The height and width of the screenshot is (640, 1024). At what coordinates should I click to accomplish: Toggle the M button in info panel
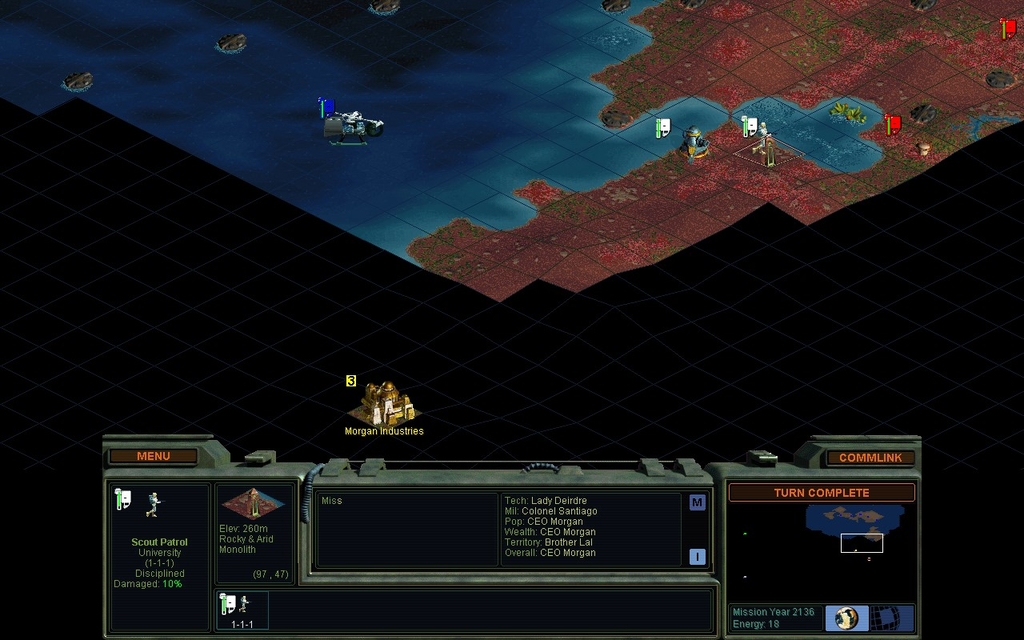click(x=697, y=503)
